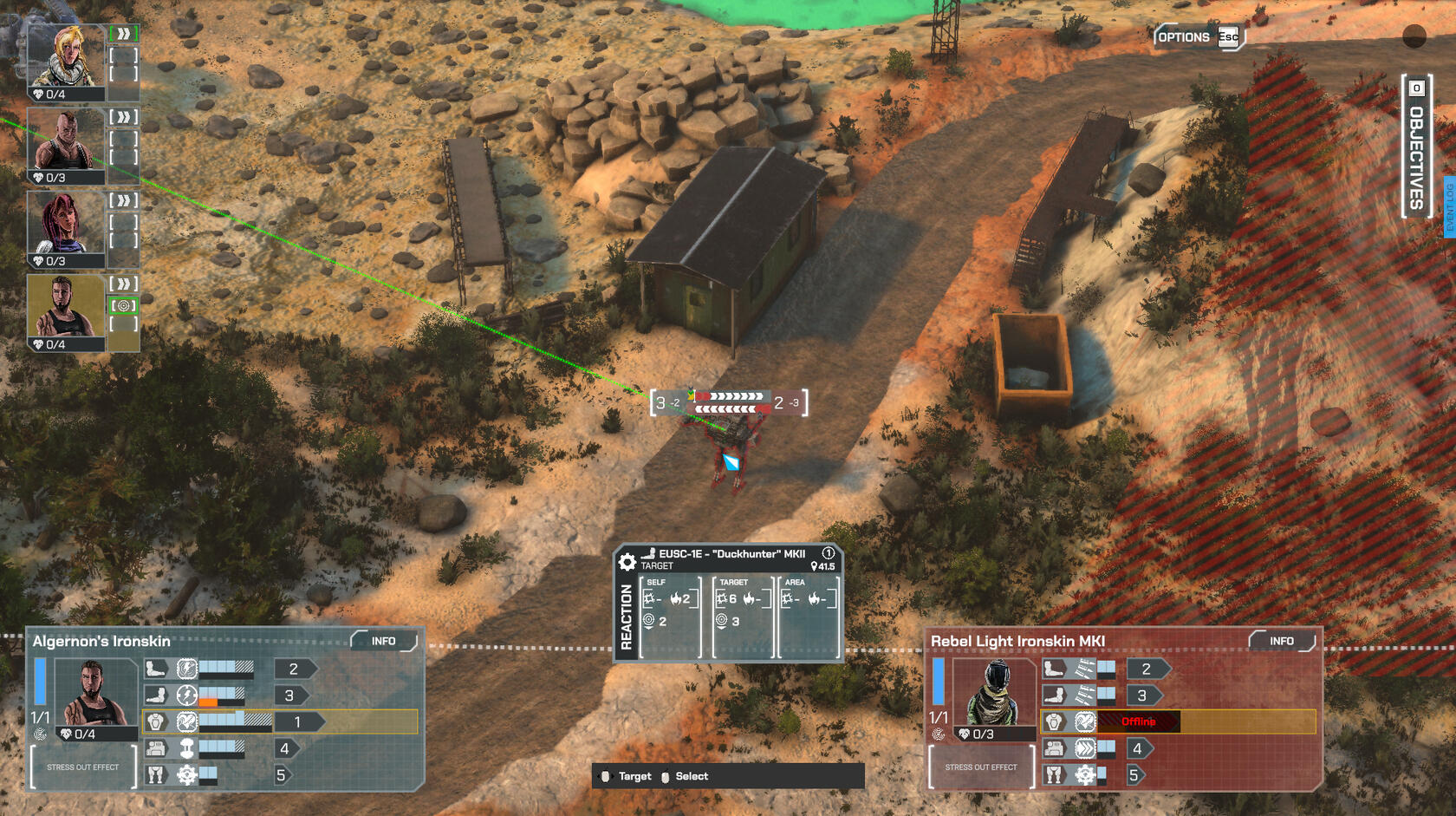This screenshot has height=816, width=1456.
Task: Select the mohawk pilot portrait
Action: pos(66,140)
